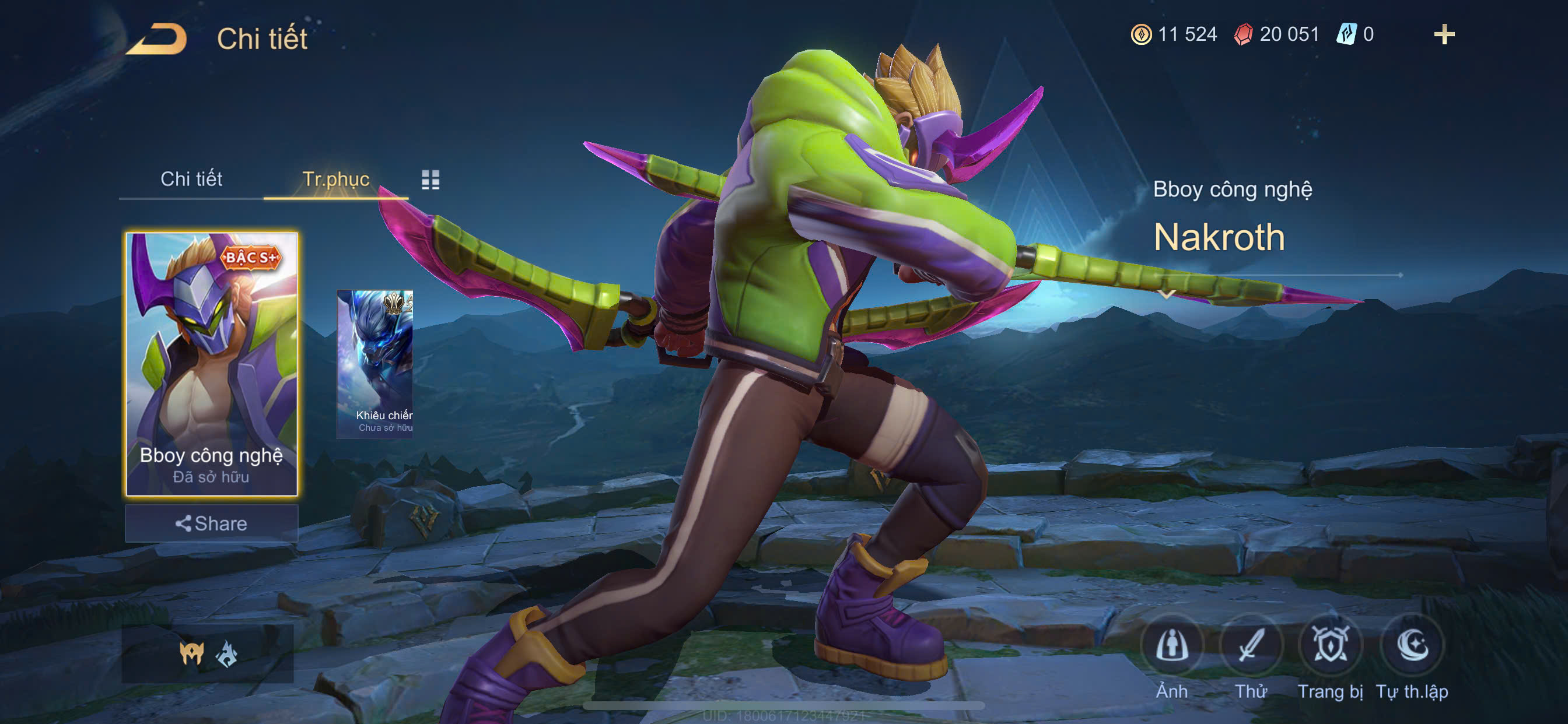The width and height of the screenshot is (1568, 724).
Task: Add more currency with the plus button
Action: pyautogui.click(x=1444, y=34)
